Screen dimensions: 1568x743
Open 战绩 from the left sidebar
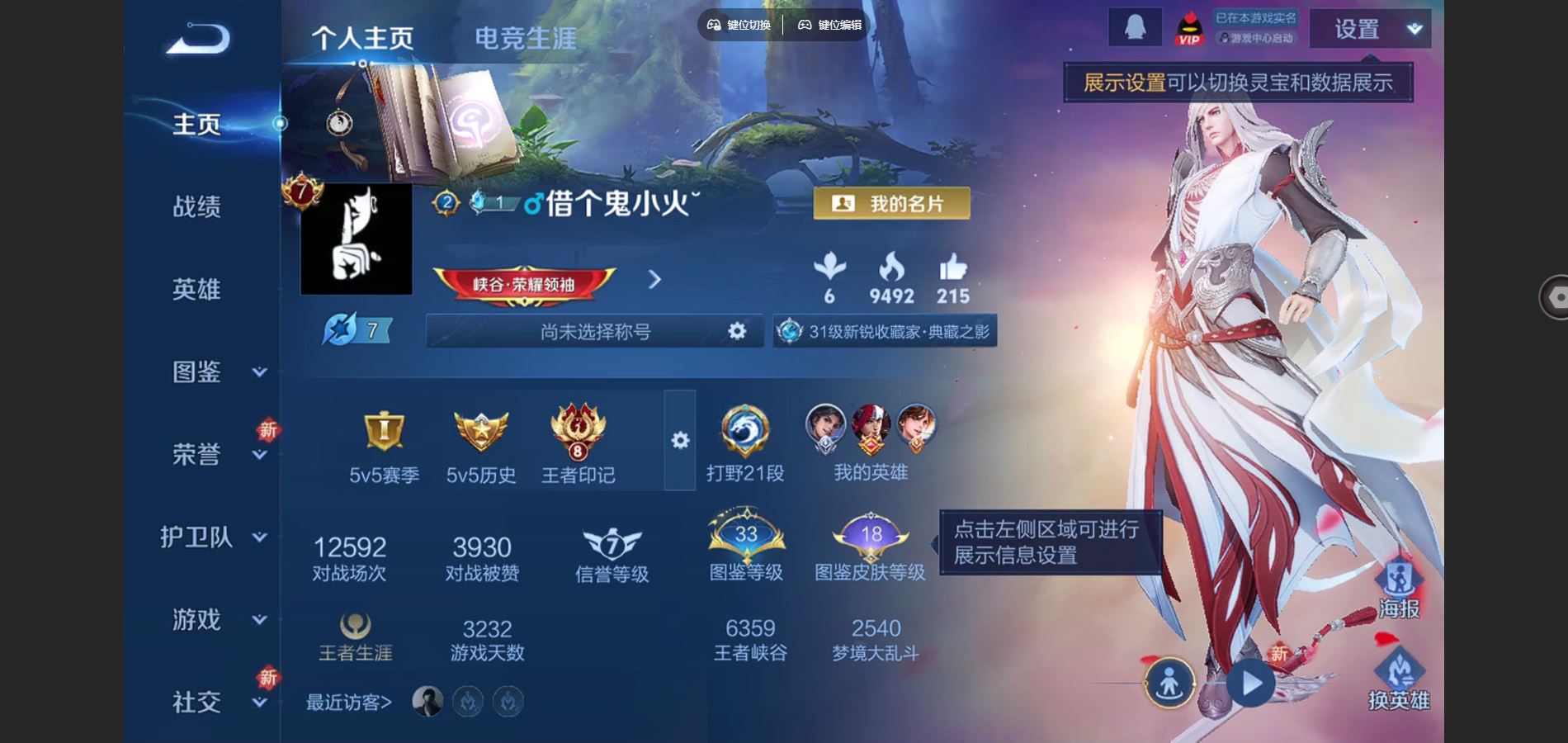pos(197,208)
